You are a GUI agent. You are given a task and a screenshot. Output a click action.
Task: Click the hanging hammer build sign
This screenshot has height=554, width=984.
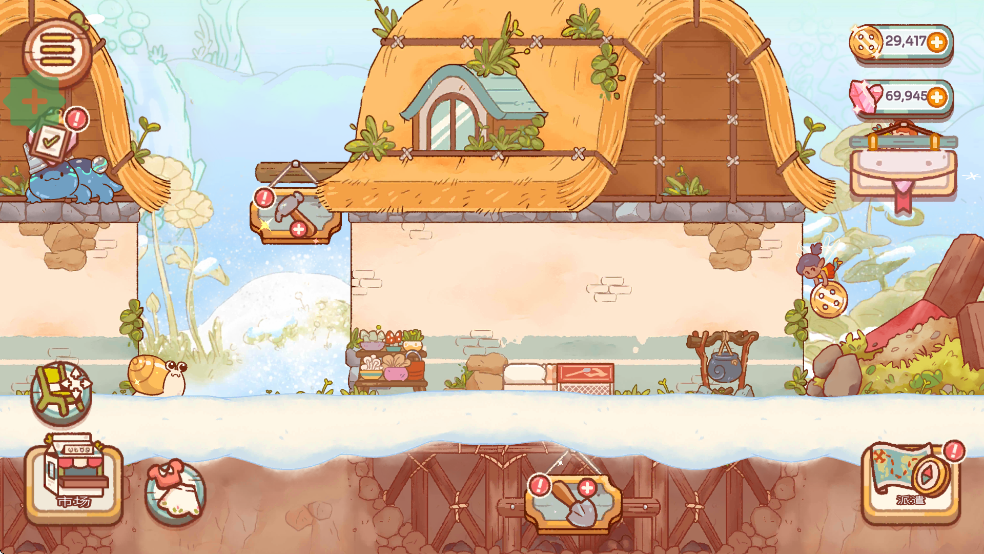[296, 215]
